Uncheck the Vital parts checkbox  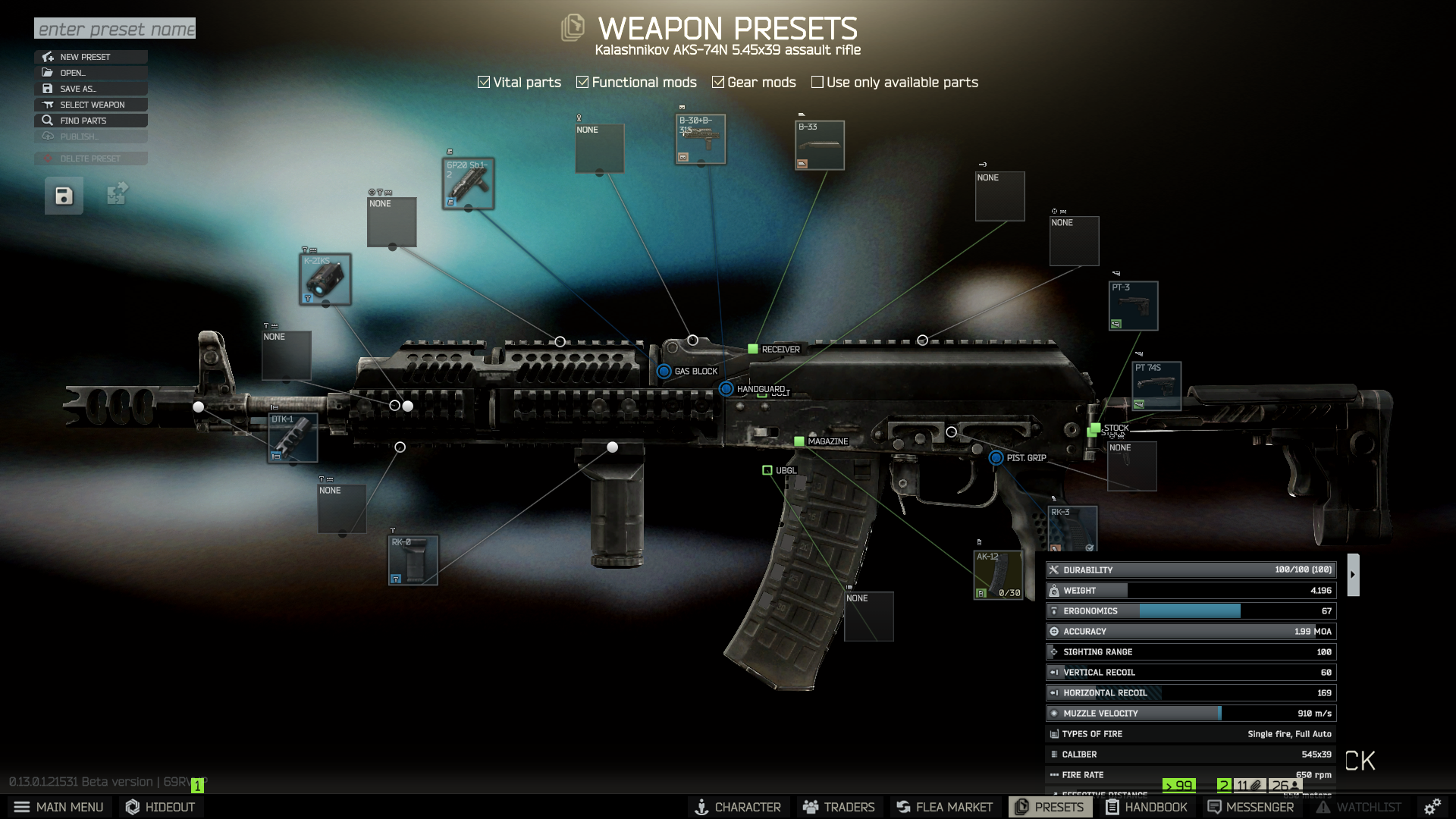[483, 81]
